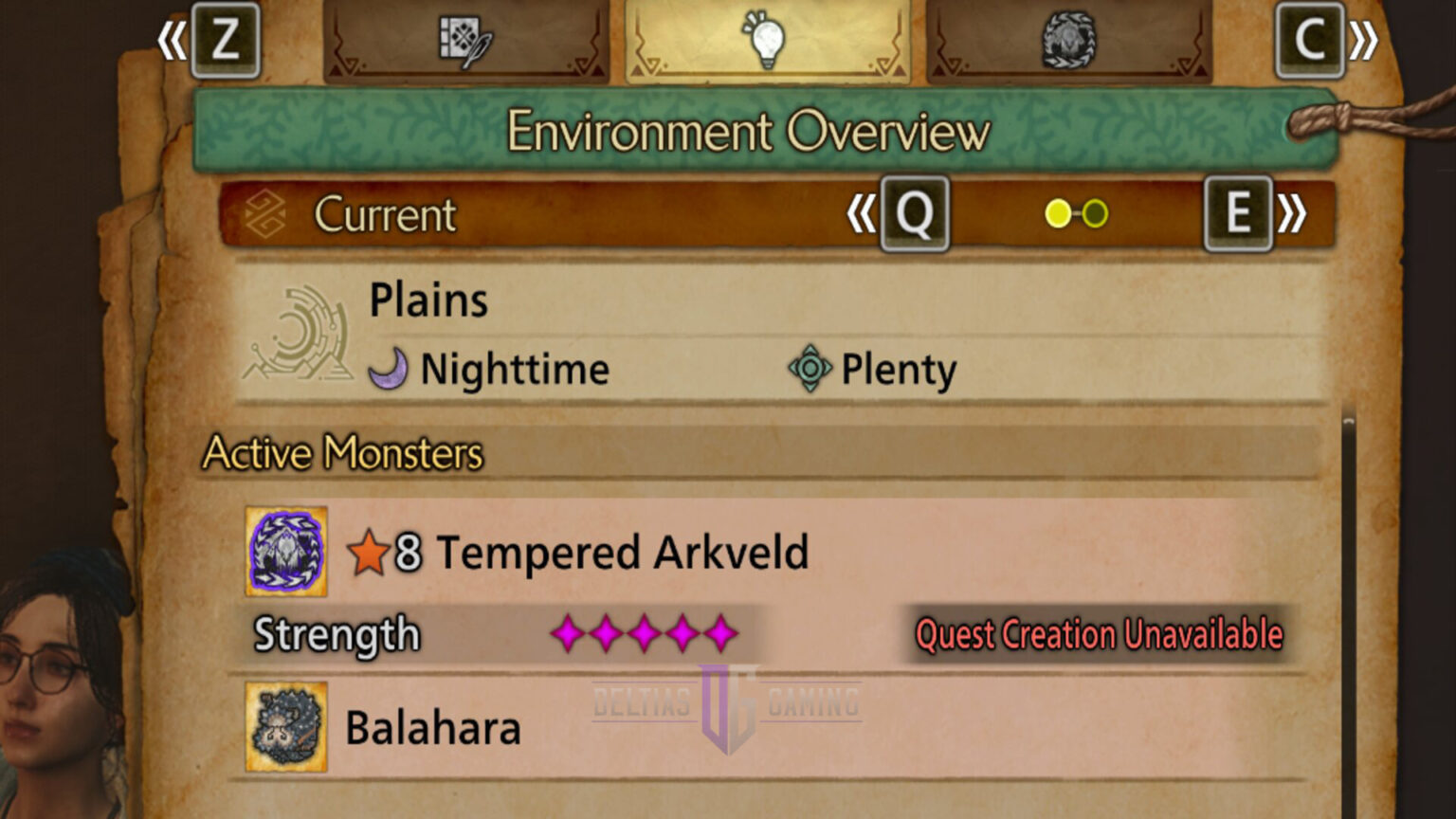Click the Nighttime crescent moon icon
1456x819 pixels.
(x=390, y=368)
